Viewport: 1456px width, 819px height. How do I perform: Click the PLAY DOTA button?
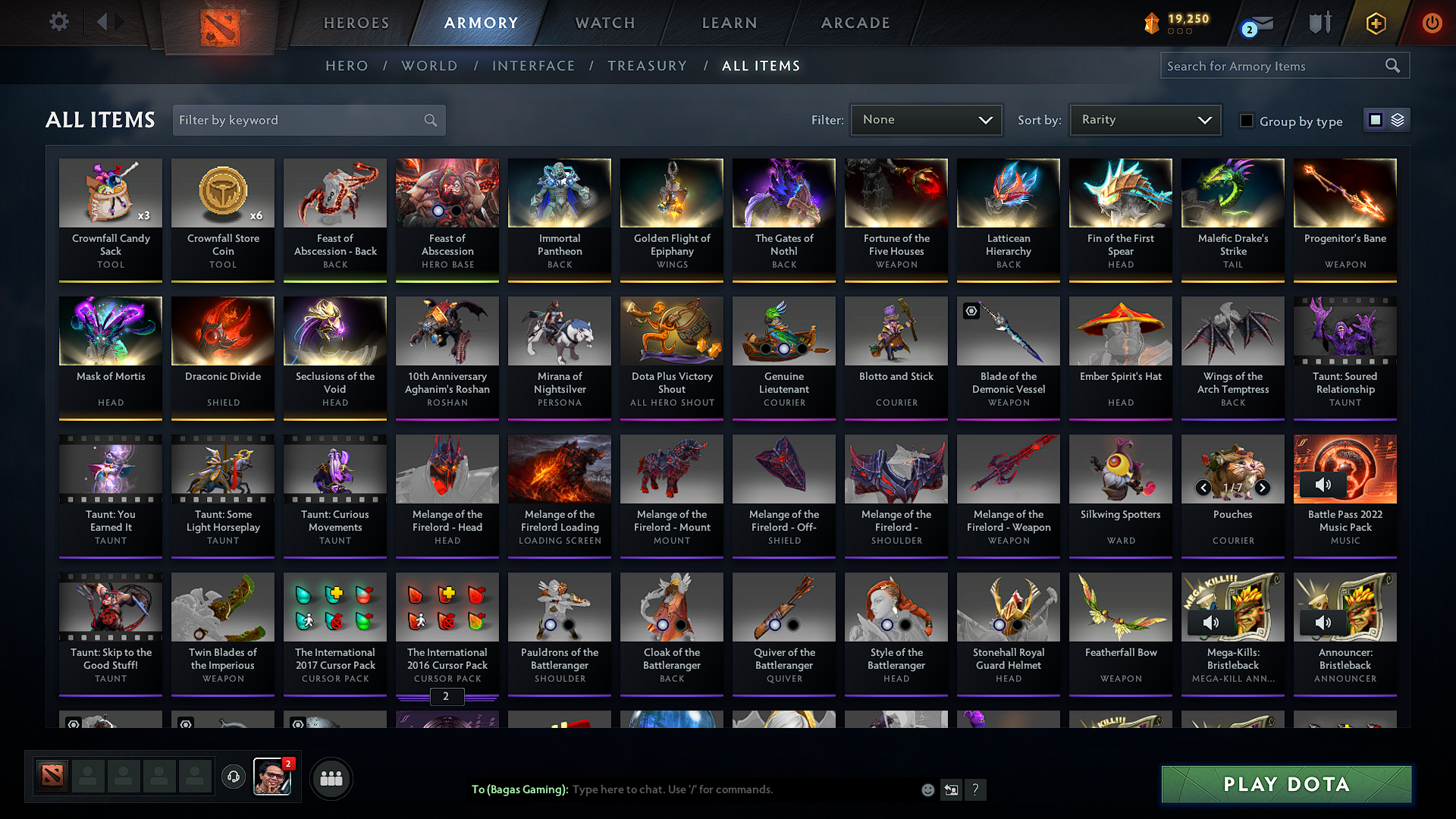point(1285,784)
